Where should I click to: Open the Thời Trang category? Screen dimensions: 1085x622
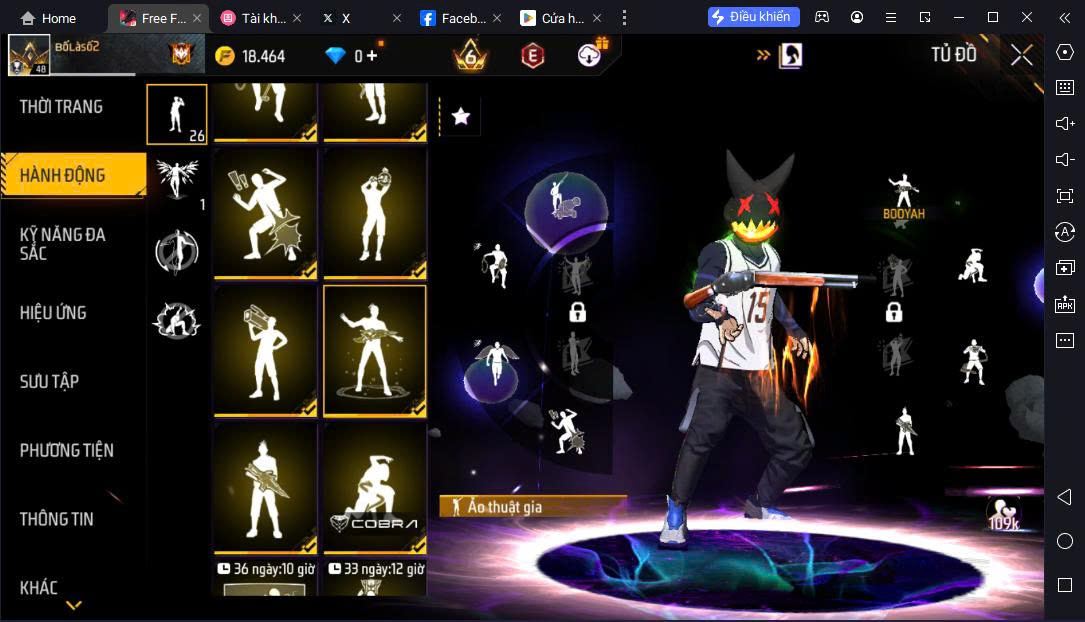61,107
